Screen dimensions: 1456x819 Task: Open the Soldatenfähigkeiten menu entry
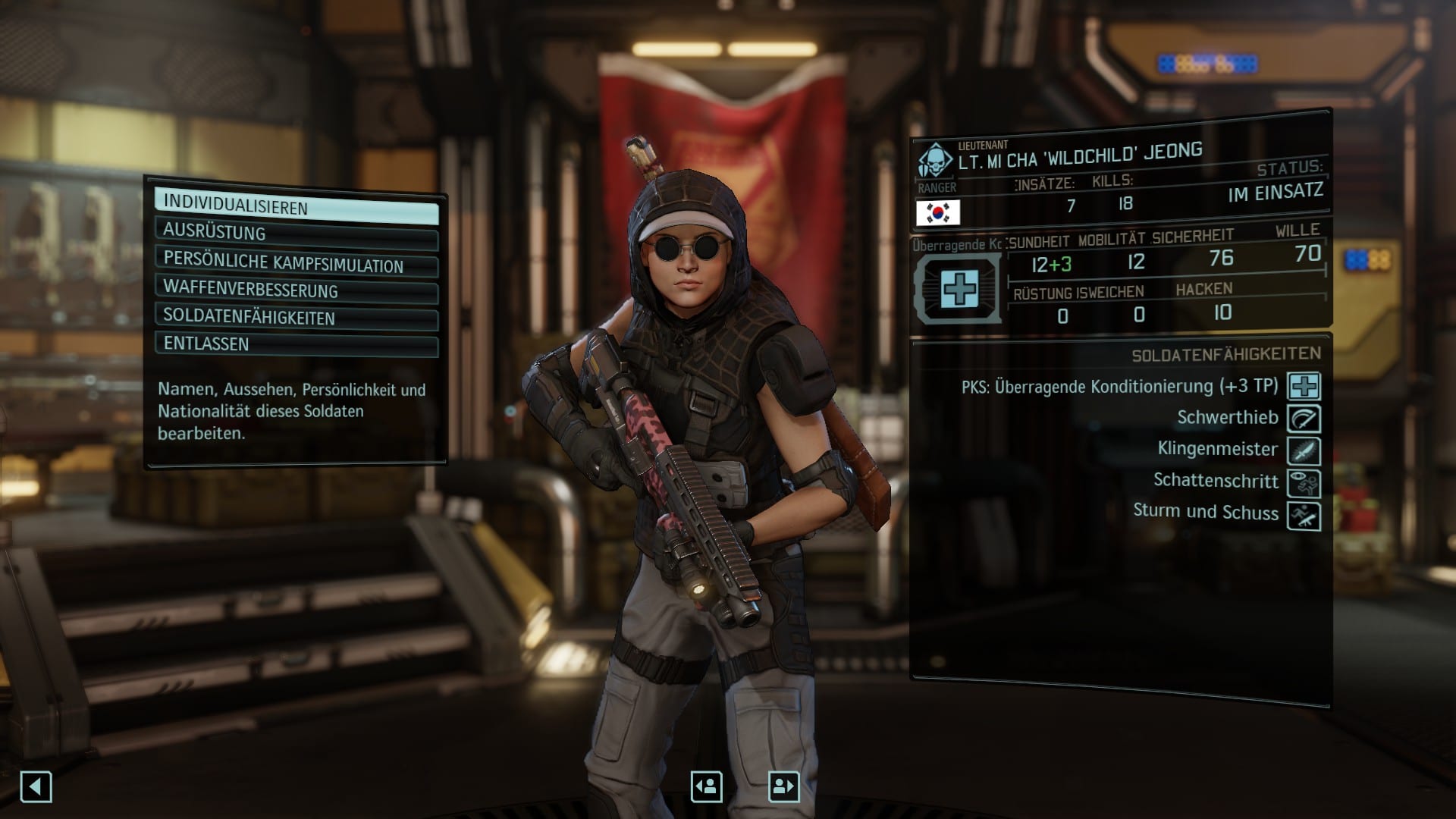tap(296, 317)
